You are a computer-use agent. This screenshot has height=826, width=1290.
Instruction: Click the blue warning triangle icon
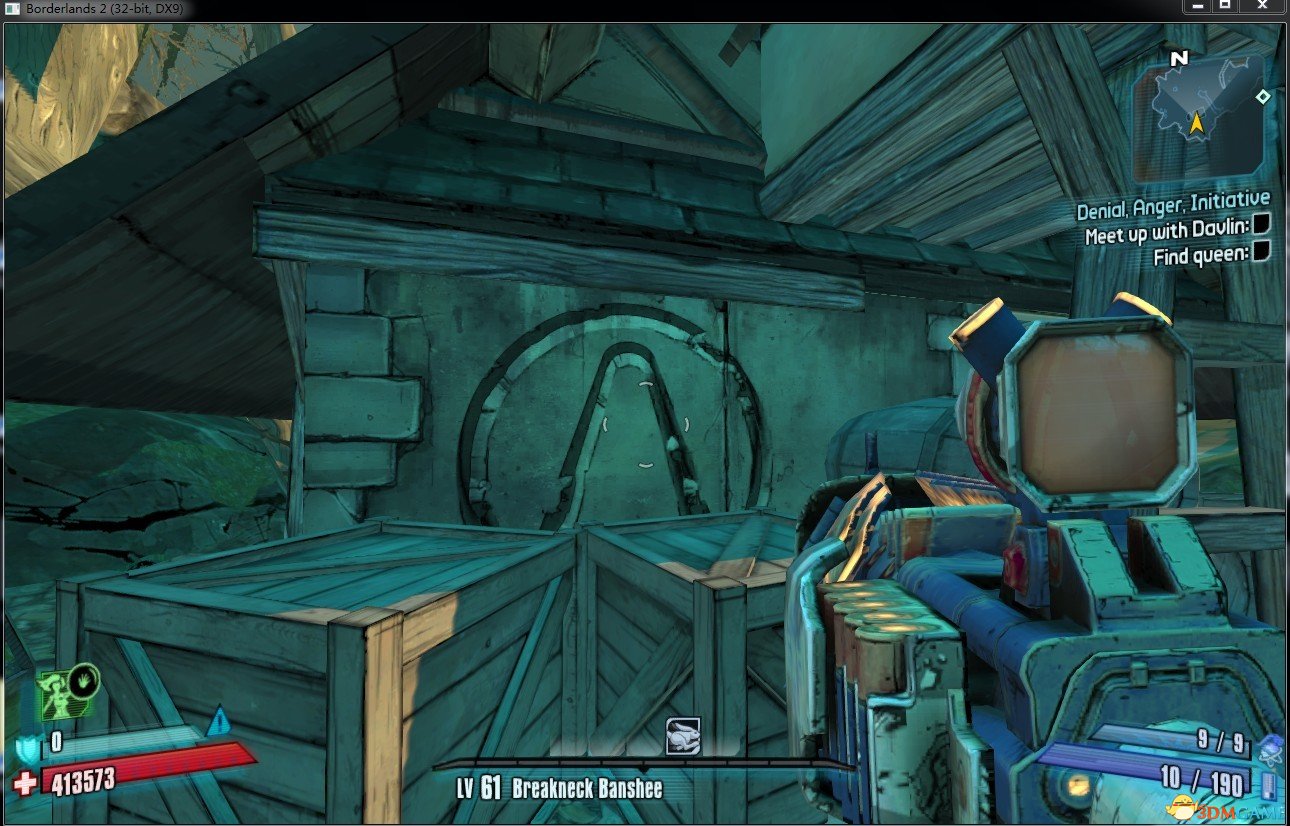click(x=218, y=721)
